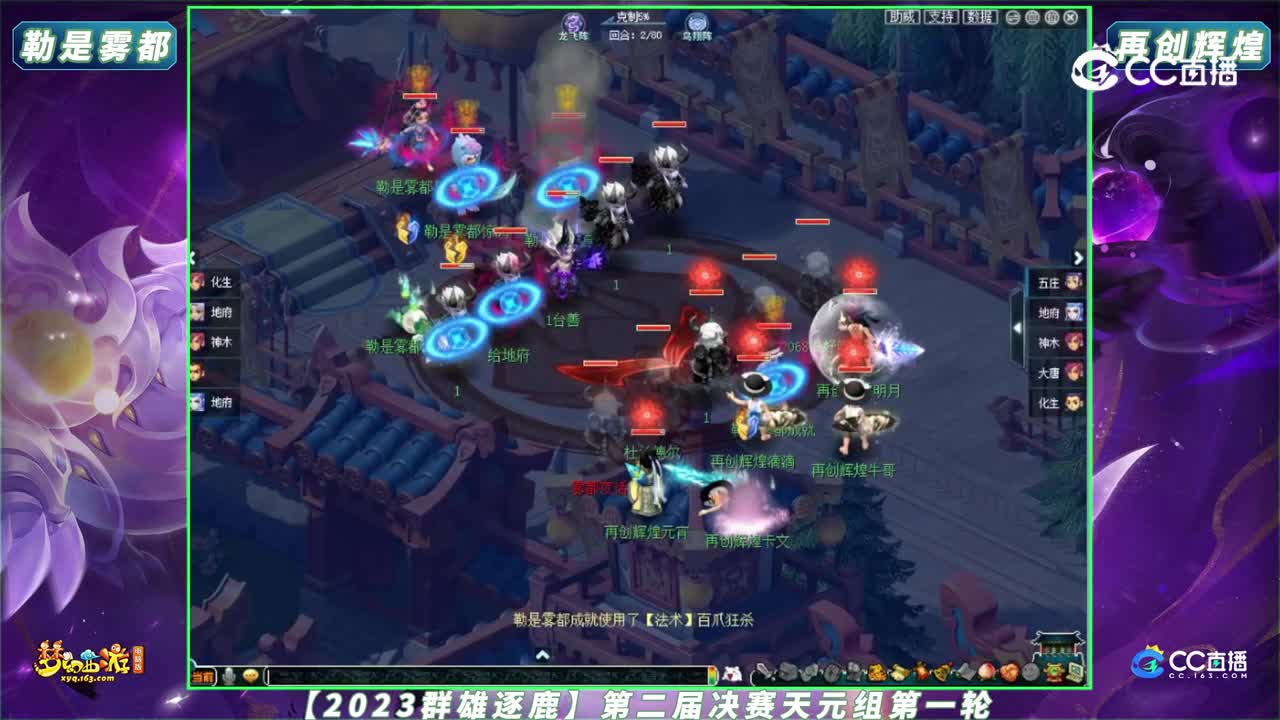Screen dimensions: 1280x720
Task: Collapse the left team panel with its arrow
Action: 191,258
